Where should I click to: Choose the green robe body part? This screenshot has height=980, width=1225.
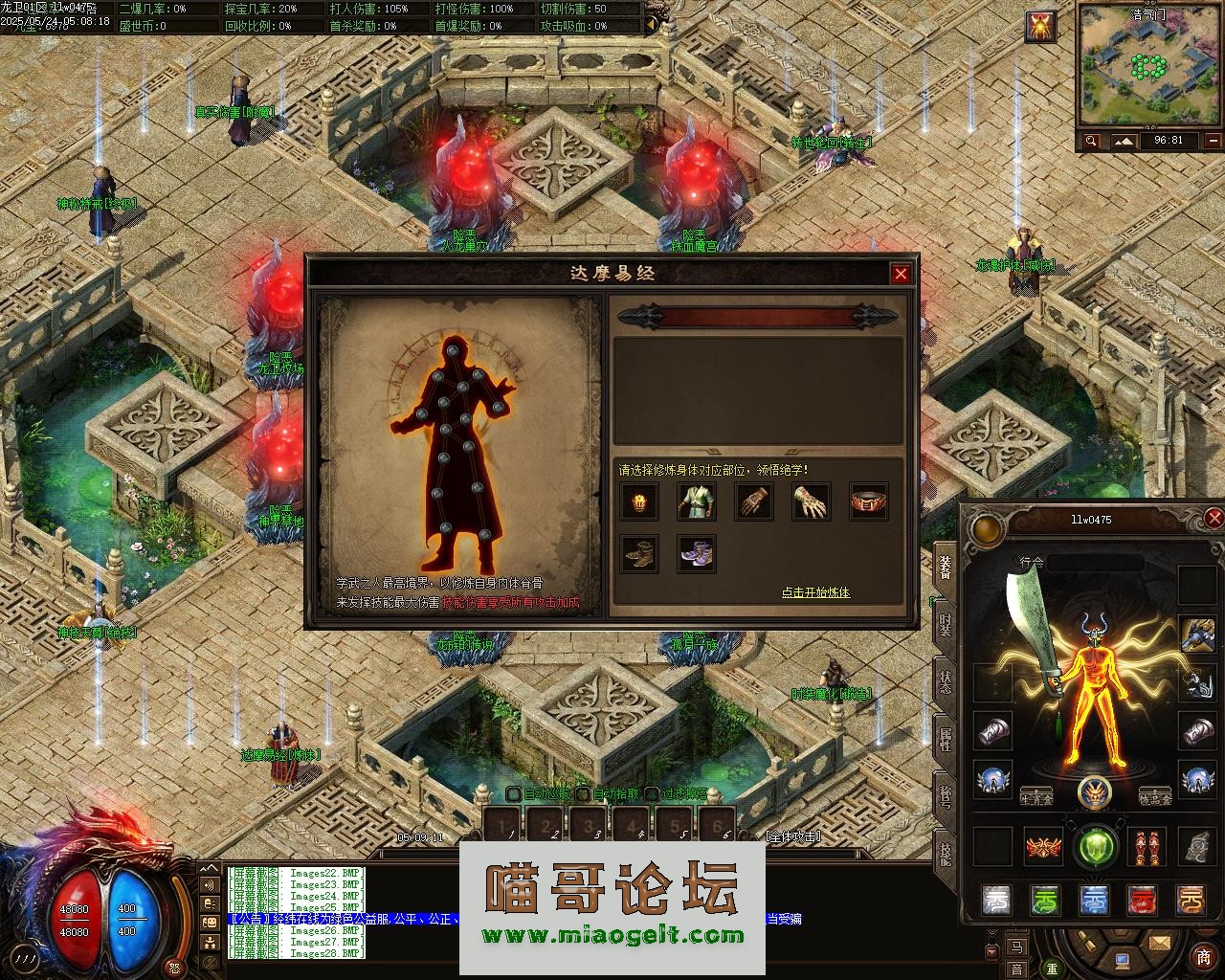(697, 501)
